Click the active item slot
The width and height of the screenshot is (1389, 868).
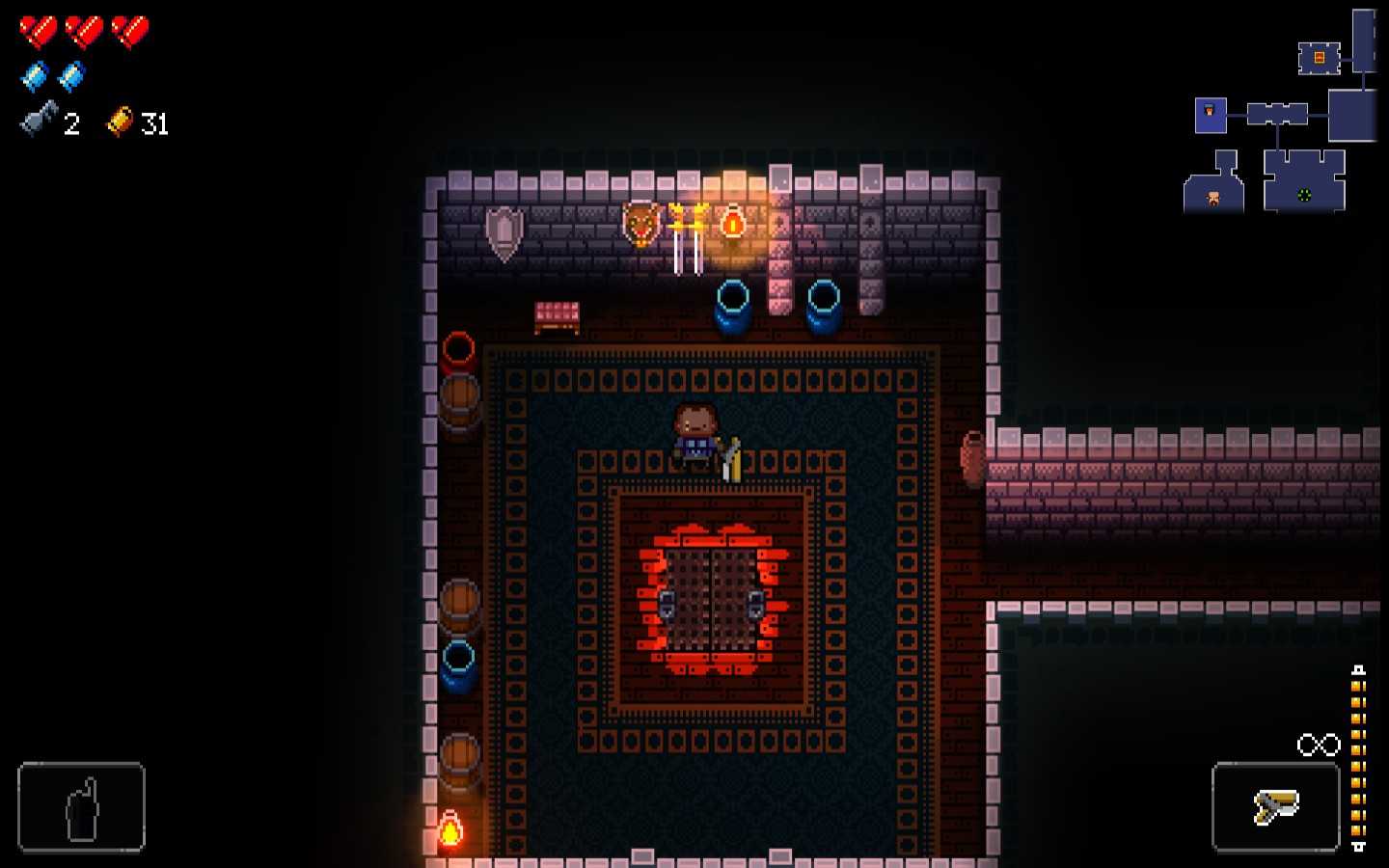[x=81, y=806]
